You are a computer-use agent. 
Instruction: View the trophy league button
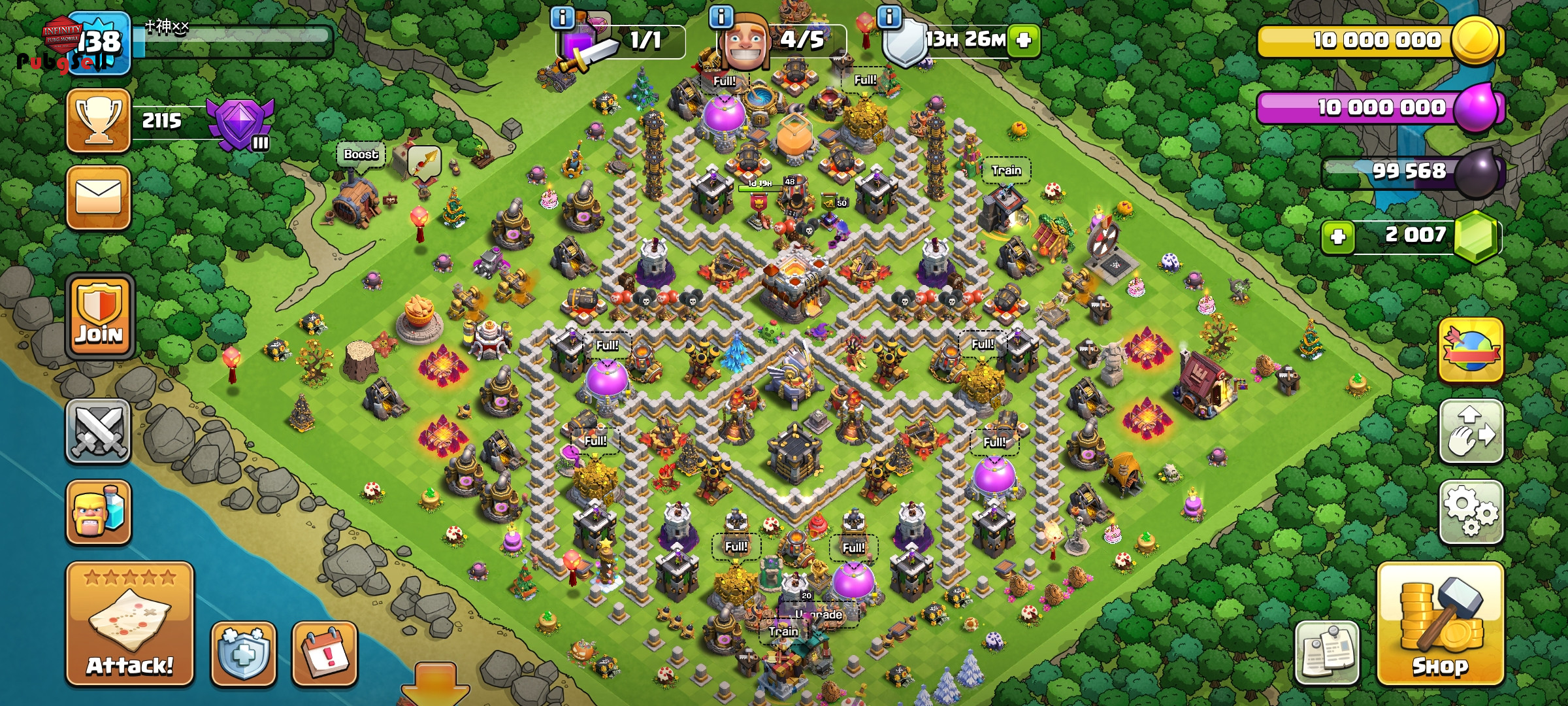coord(99,120)
